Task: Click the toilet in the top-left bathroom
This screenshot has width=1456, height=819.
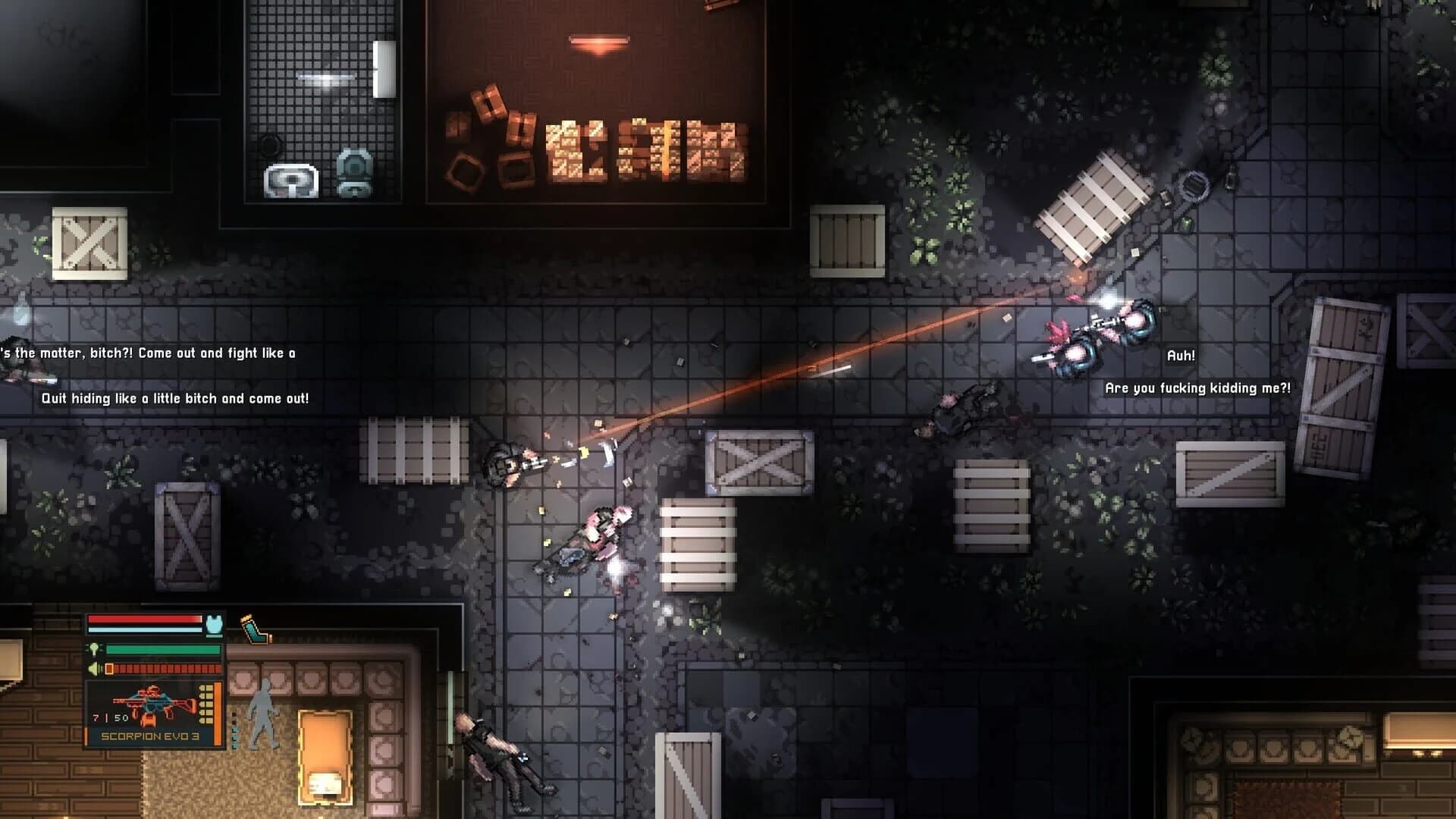Action: 353,171
